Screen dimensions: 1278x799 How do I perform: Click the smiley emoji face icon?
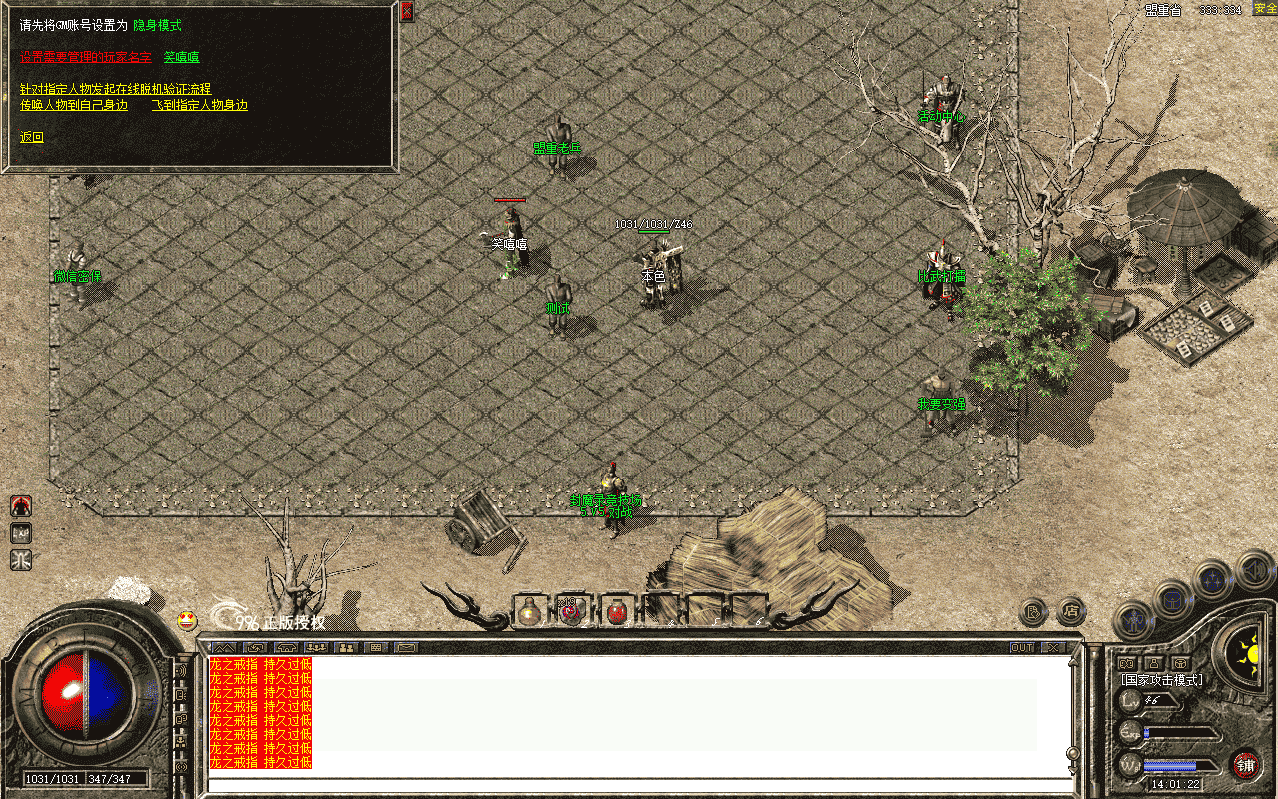pos(187,620)
